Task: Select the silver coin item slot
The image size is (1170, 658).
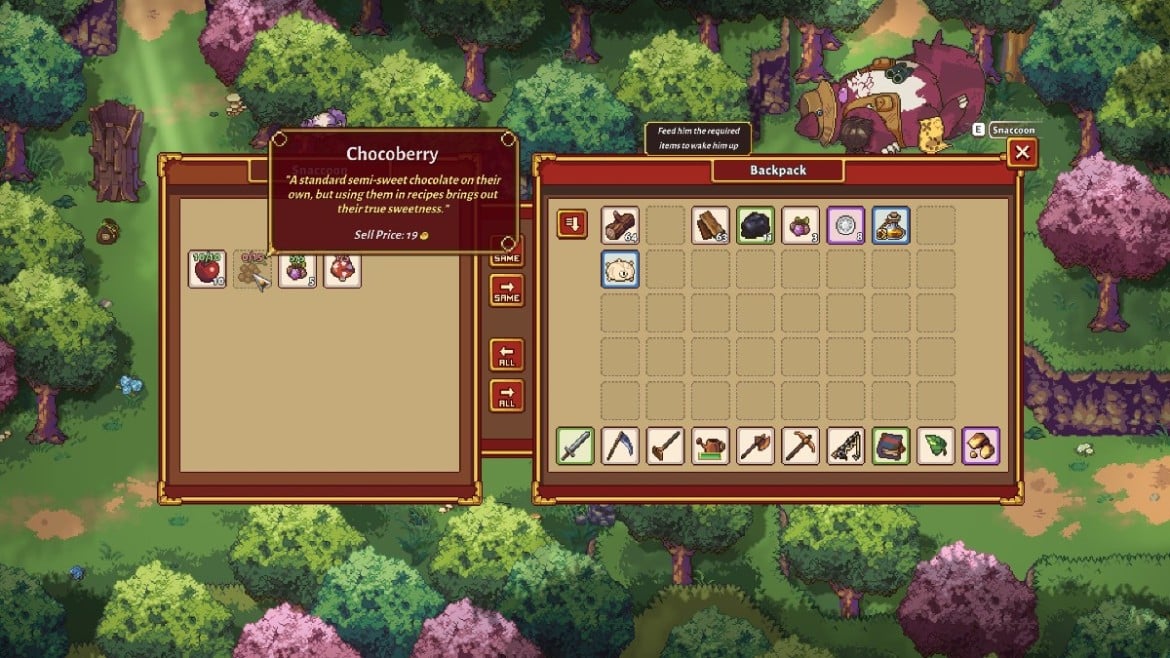Action: 845,225
